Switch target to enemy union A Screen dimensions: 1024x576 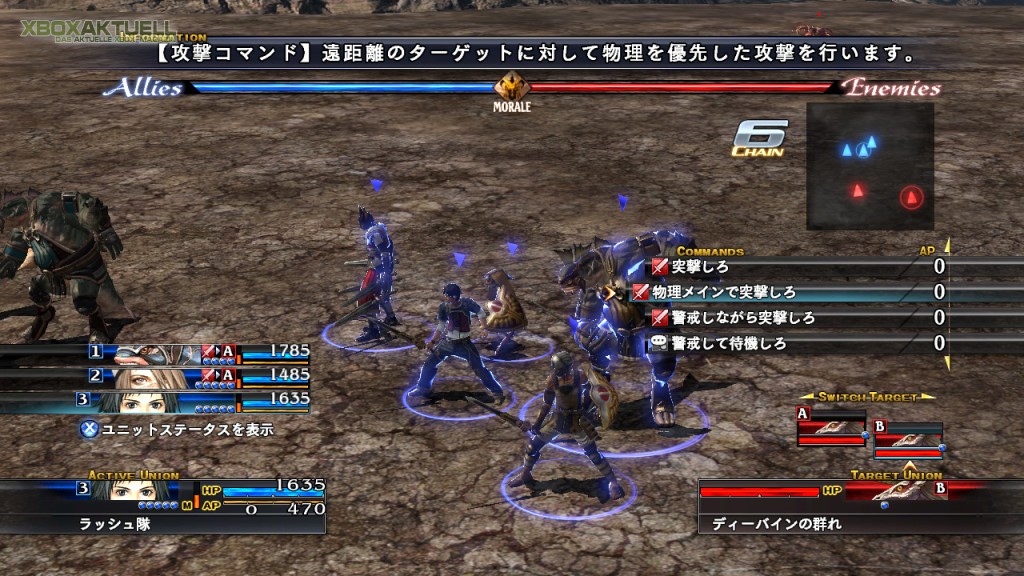click(x=831, y=427)
